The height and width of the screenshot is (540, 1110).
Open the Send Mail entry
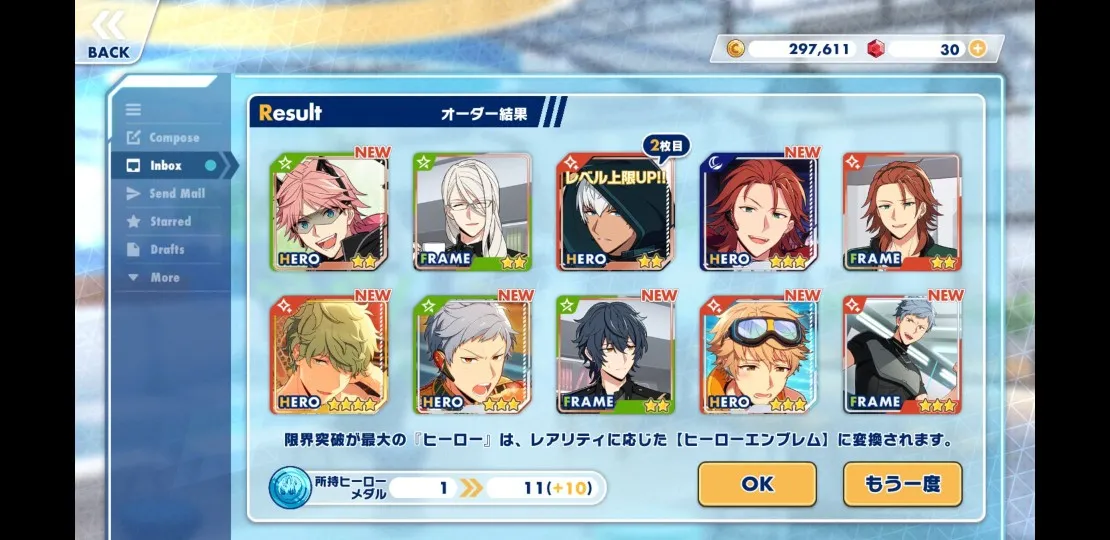point(176,194)
